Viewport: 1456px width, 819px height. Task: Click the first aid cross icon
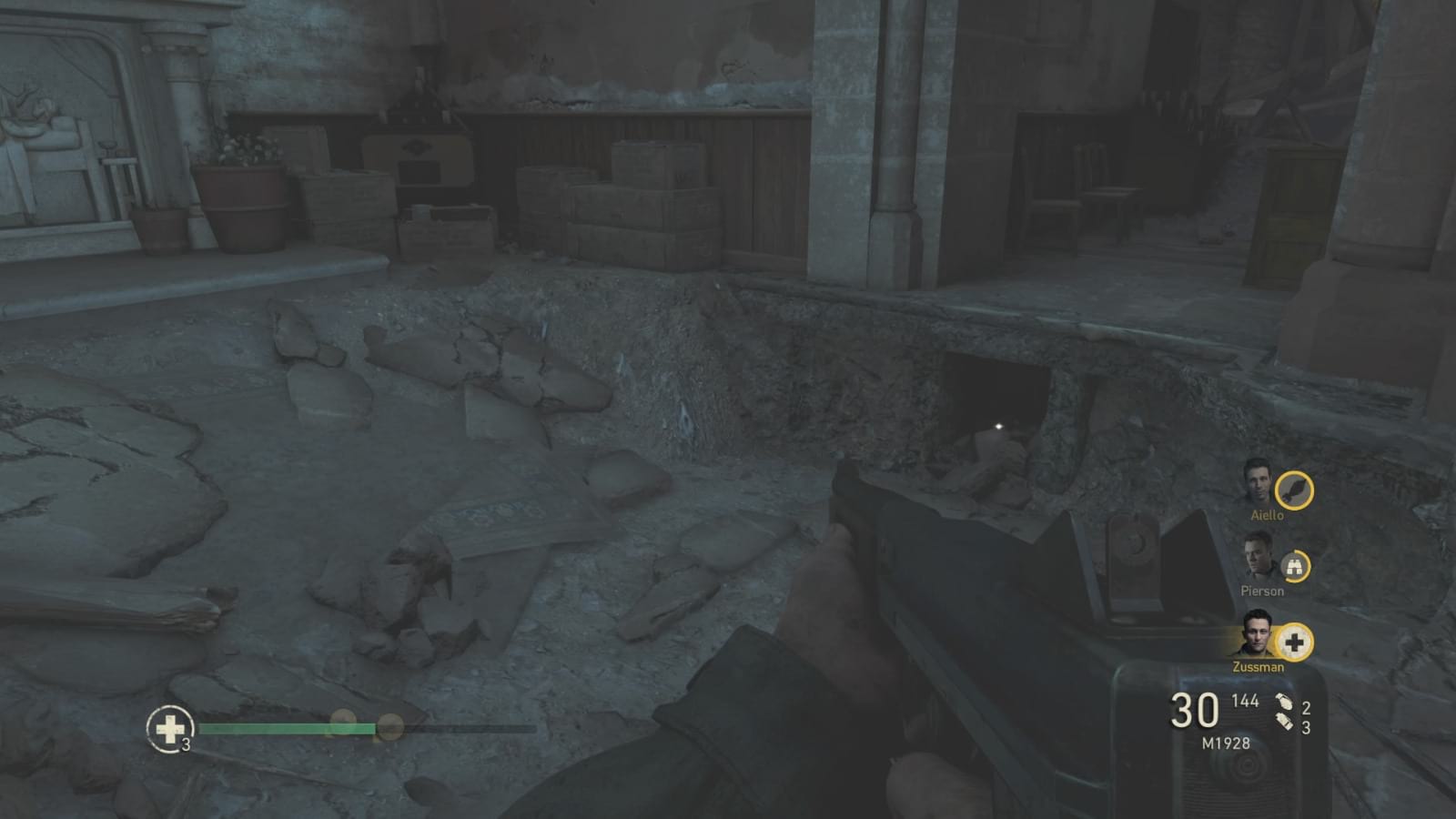(168, 728)
